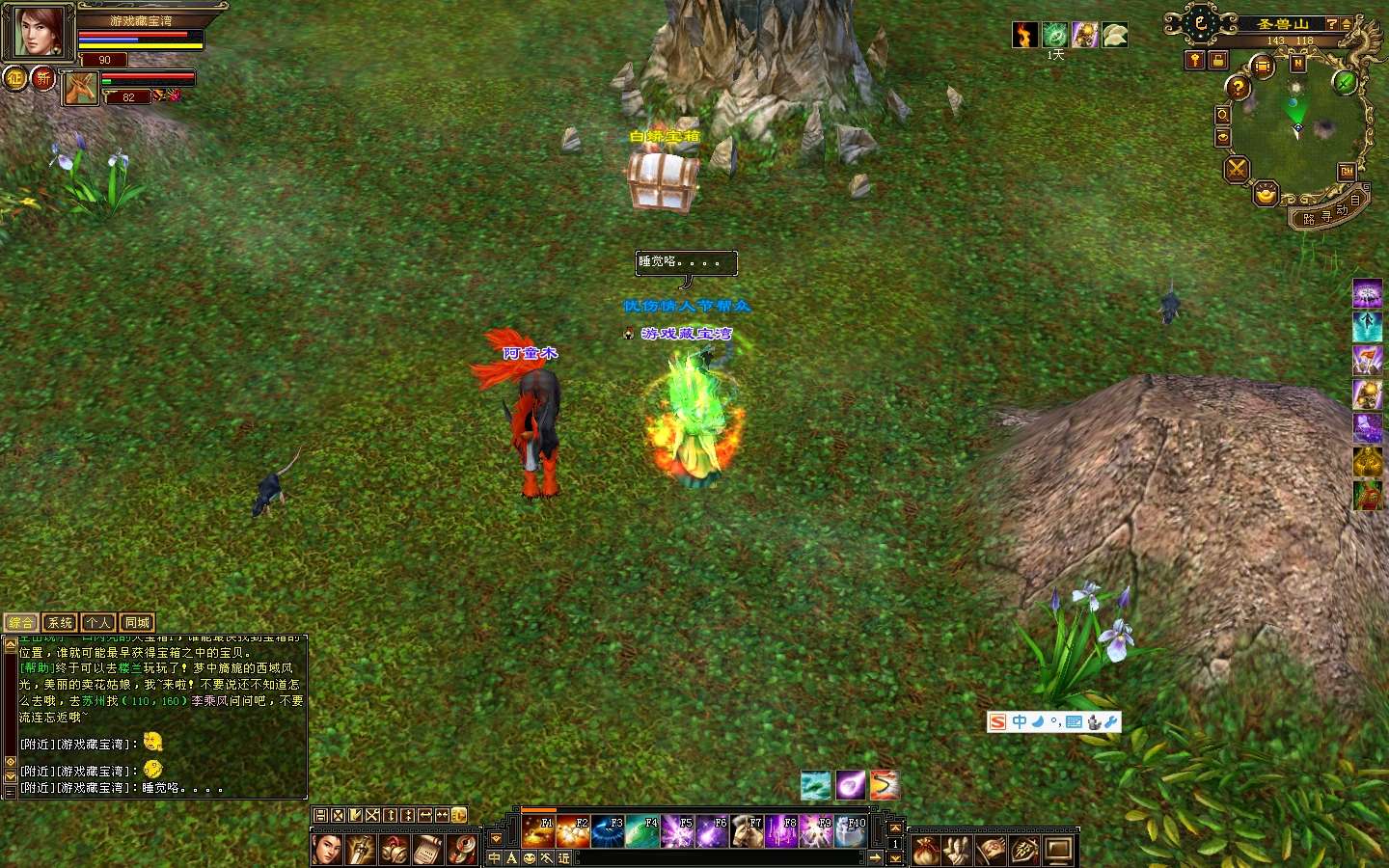Click the minimap magnifier search button
Screen dimensions: 1389x868
[1222, 115]
